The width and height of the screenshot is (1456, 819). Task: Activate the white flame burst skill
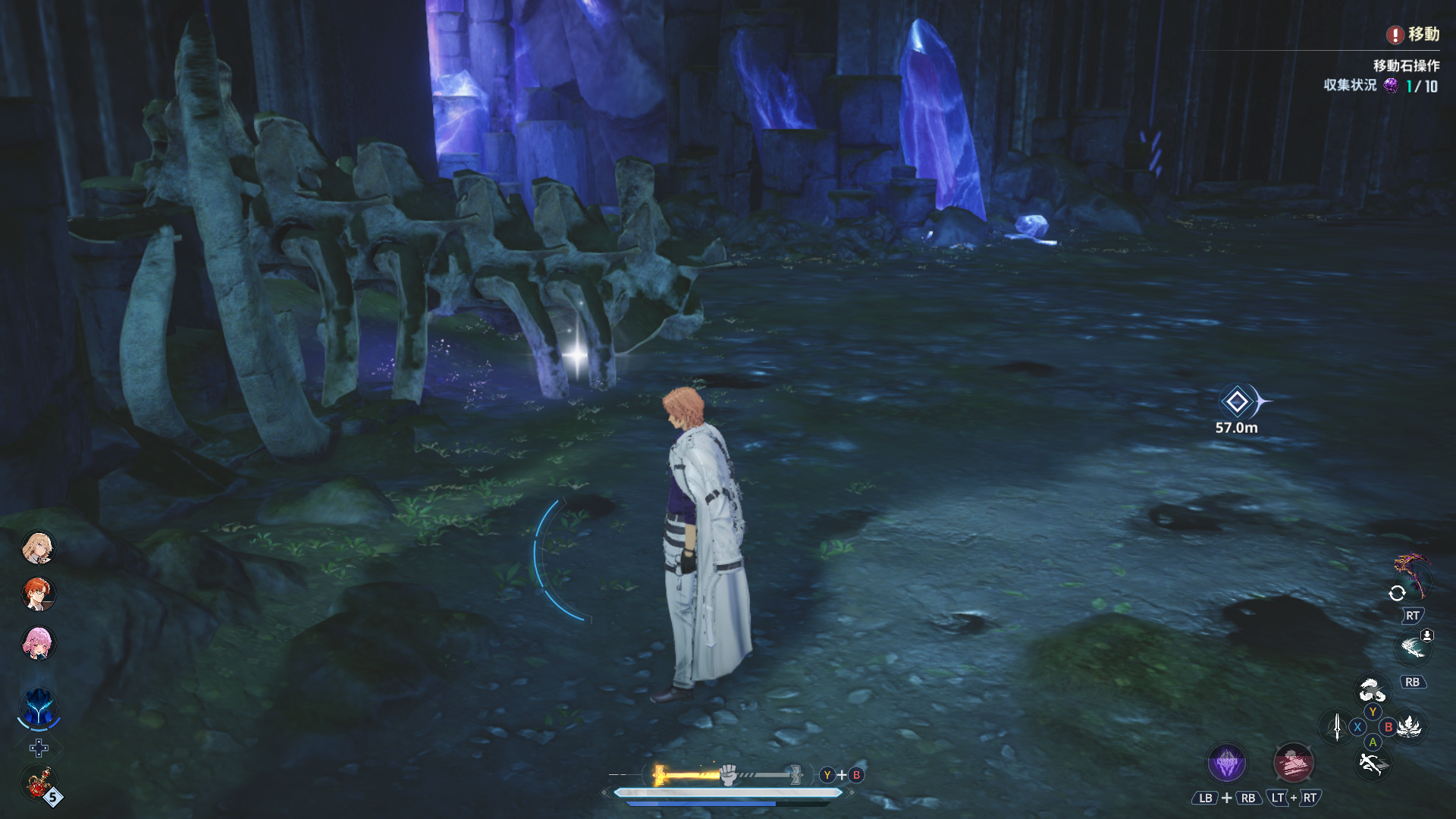tap(1410, 726)
